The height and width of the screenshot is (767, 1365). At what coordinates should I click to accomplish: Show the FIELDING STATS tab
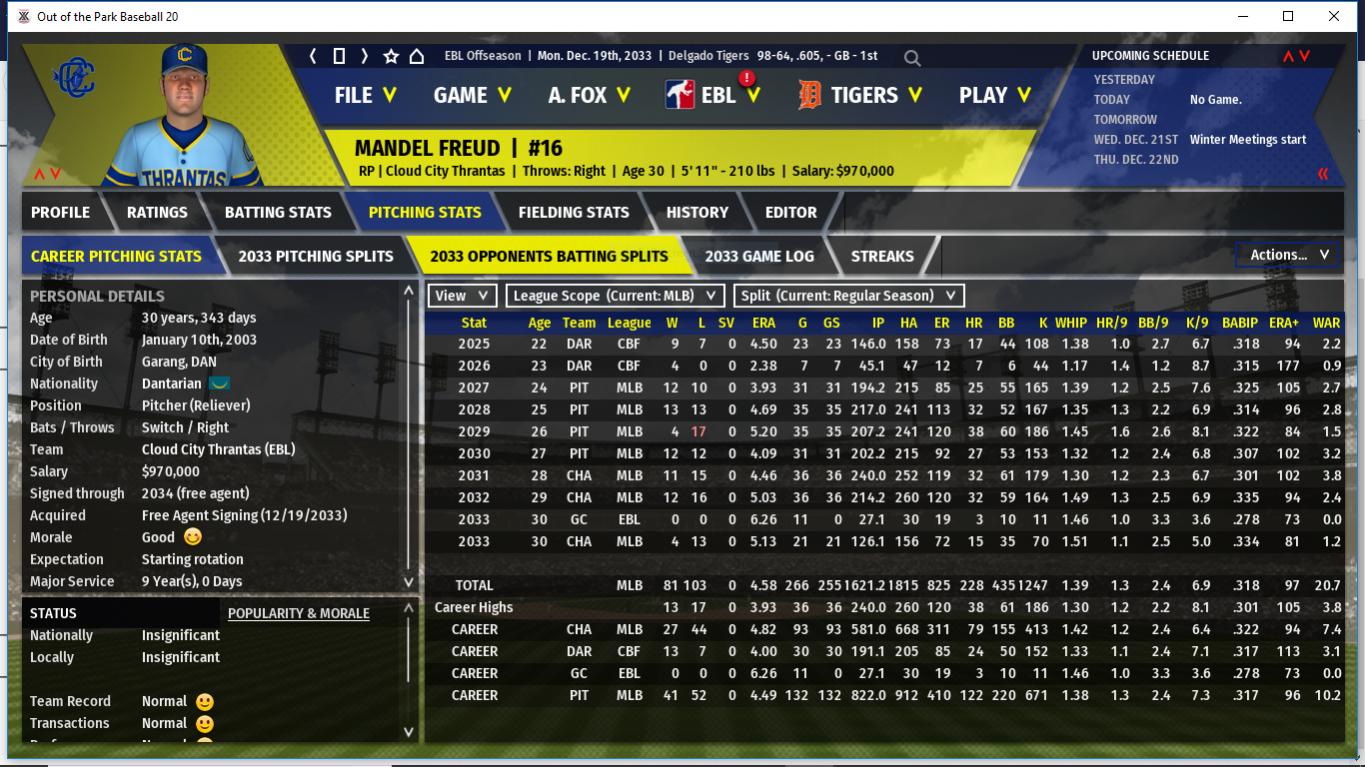(x=574, y=212)
